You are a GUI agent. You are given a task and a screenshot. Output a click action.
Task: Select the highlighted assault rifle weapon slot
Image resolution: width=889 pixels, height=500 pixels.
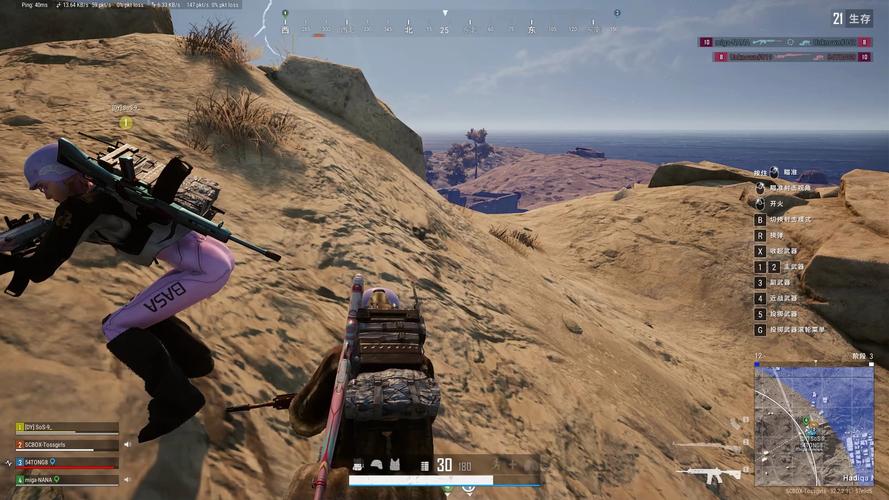pyautogui.click(x=709, y=473)
